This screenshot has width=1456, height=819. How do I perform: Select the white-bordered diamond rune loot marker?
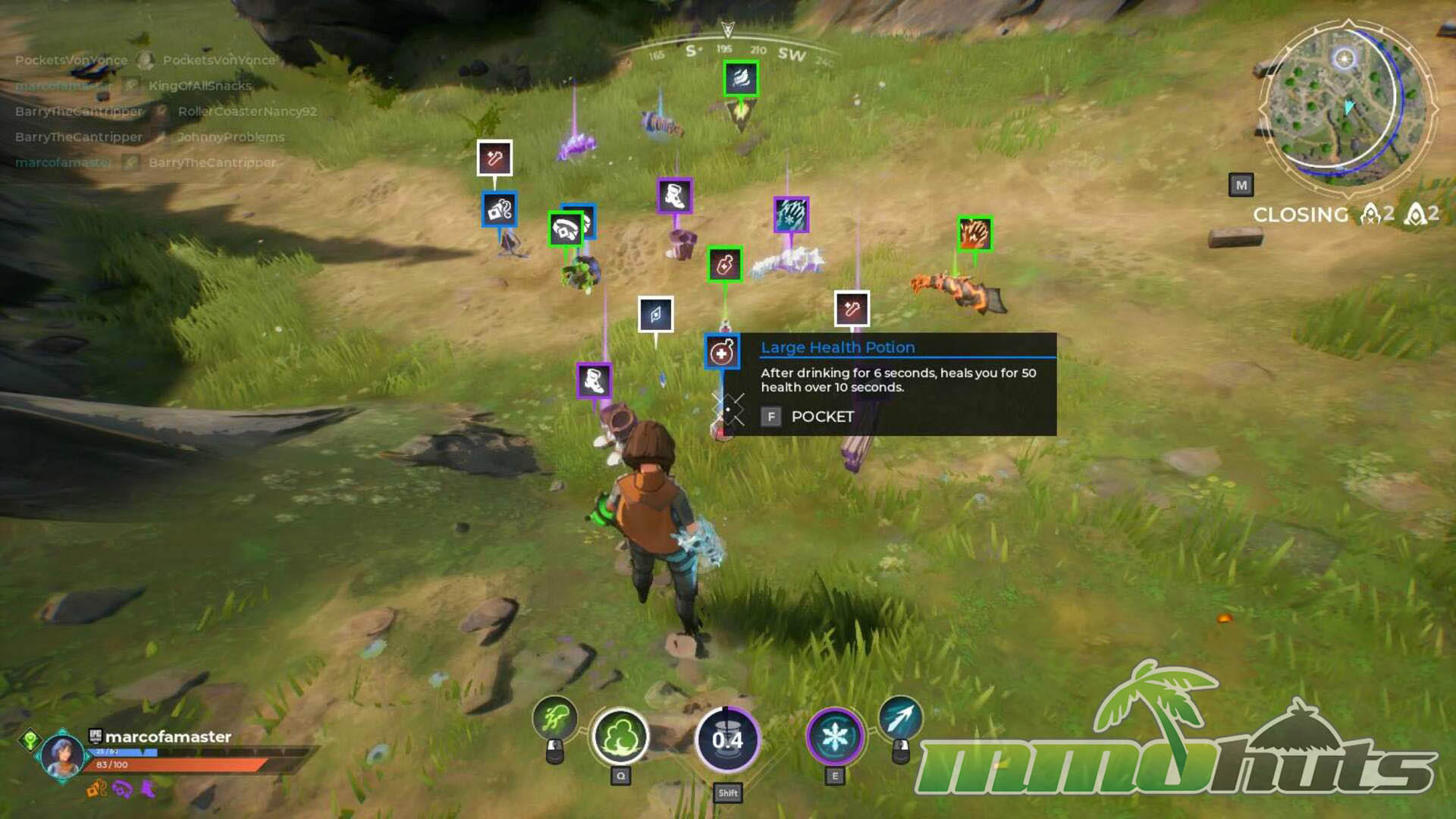tap(655, 314)
